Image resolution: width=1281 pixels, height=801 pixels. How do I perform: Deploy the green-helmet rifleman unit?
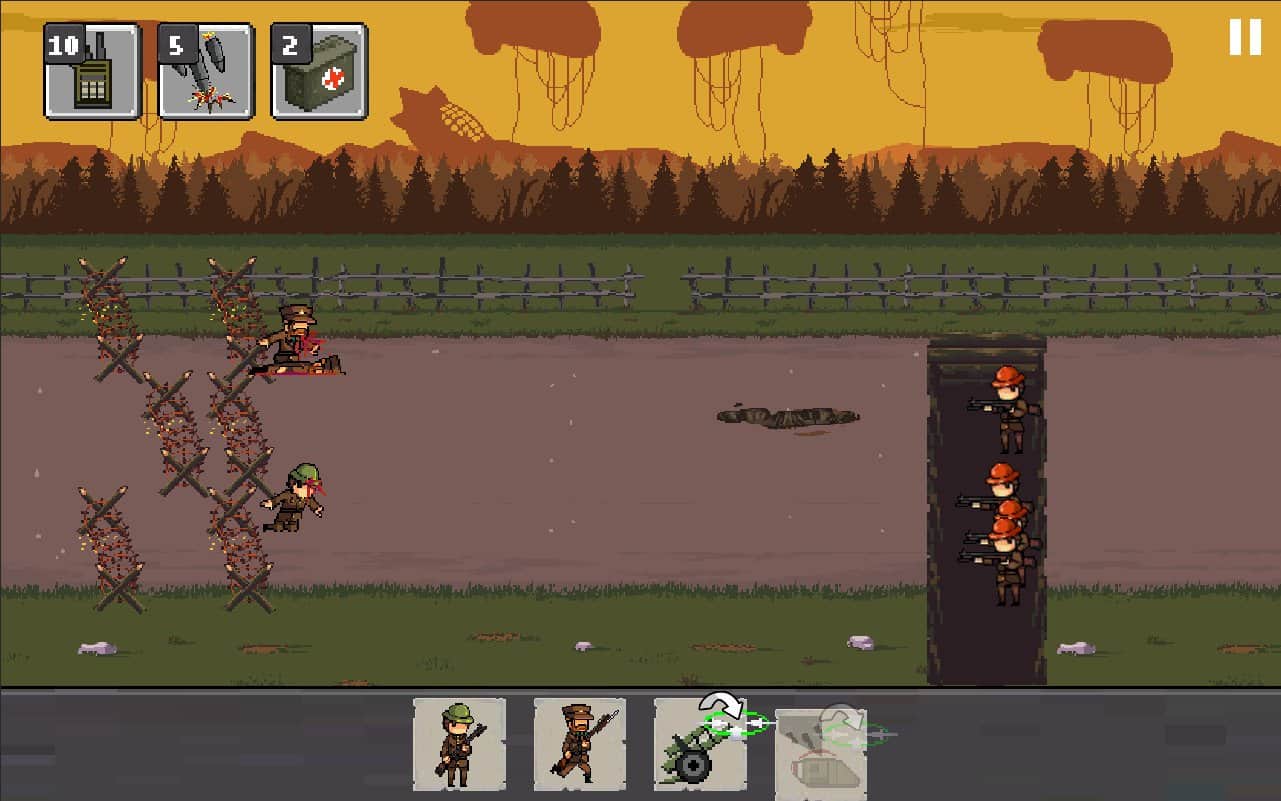tap(459, 744)
